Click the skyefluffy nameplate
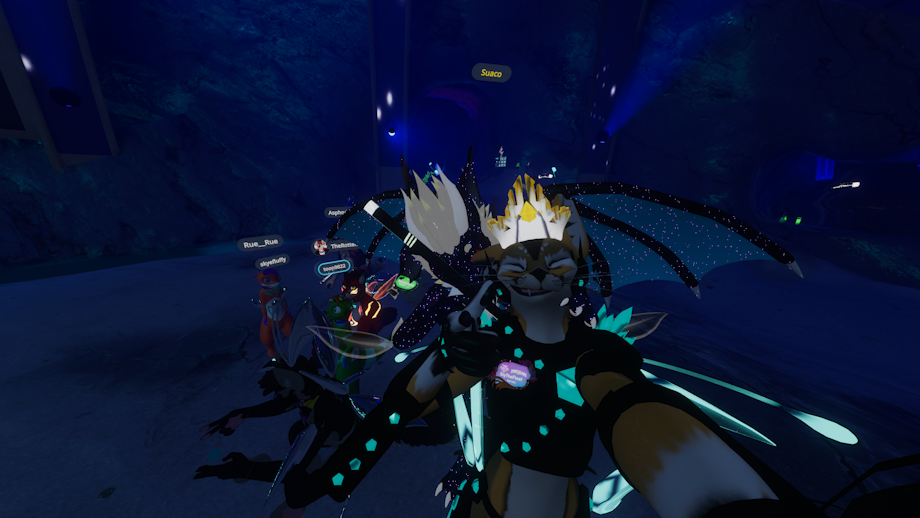This screenshot has width=920, height=518. click(272, 261)
